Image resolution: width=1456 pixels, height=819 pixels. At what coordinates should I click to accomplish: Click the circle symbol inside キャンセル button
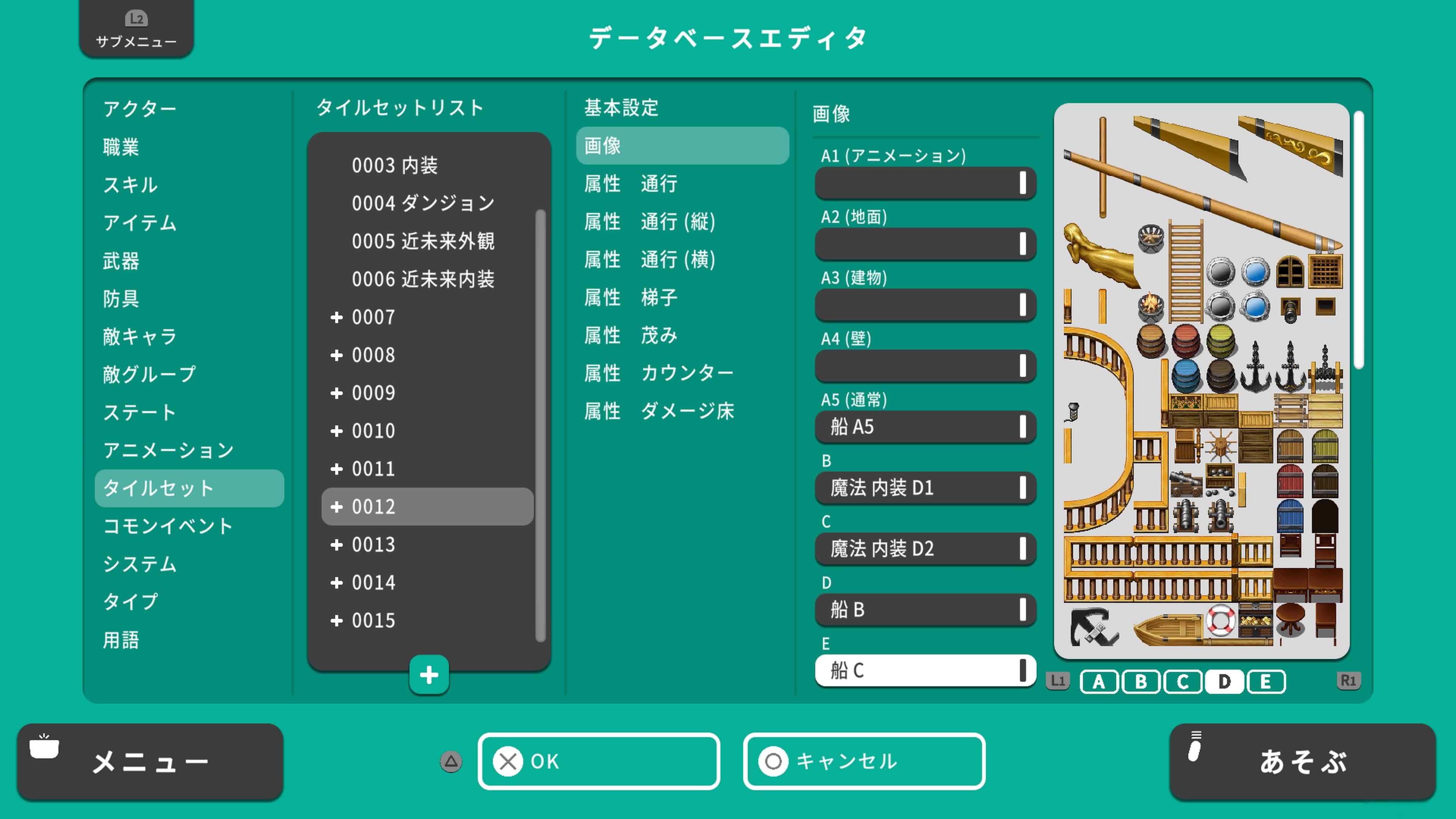772,761
